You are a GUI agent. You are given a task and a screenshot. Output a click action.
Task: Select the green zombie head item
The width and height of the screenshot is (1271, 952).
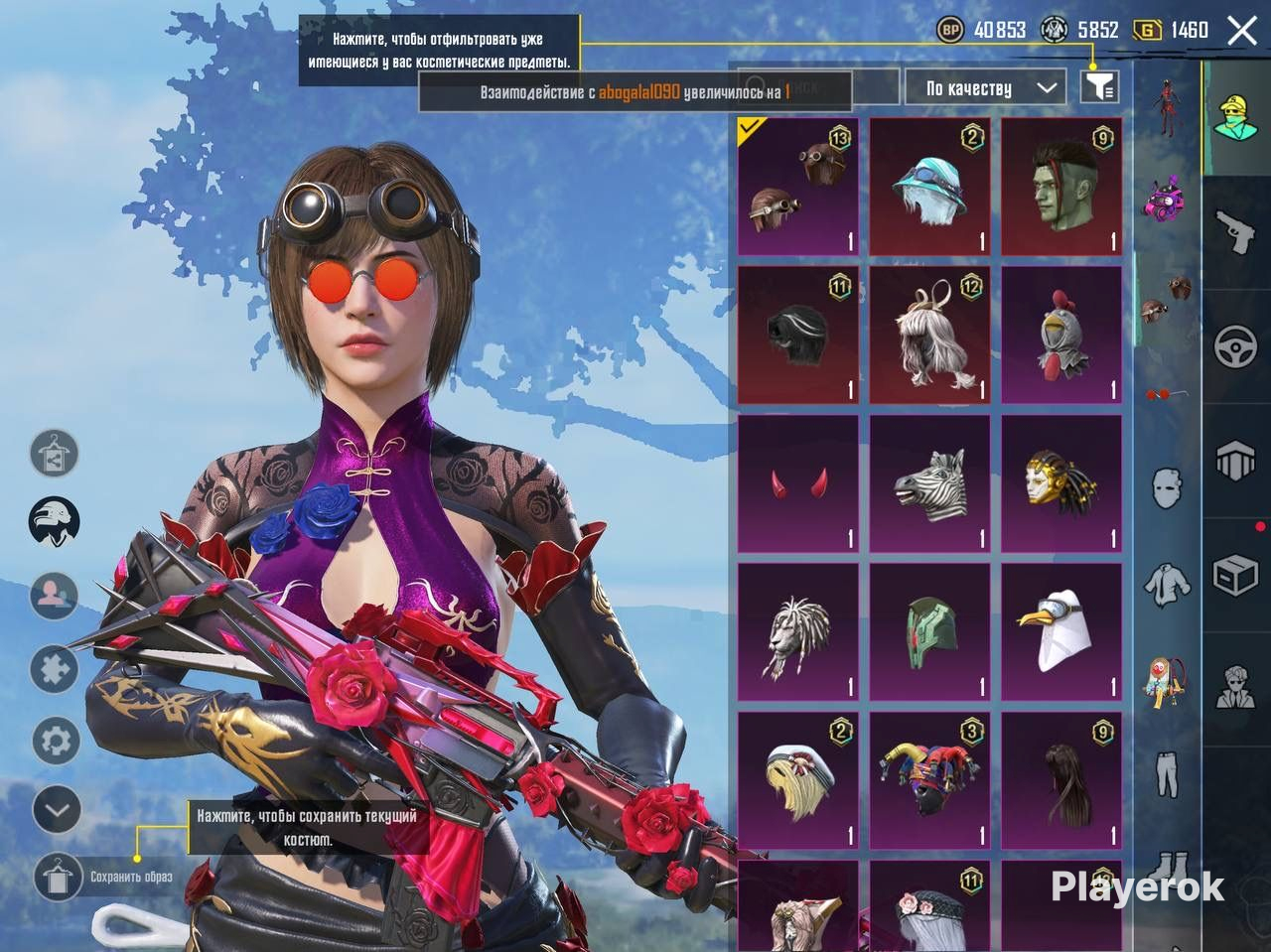click(x=1060, y=188)
